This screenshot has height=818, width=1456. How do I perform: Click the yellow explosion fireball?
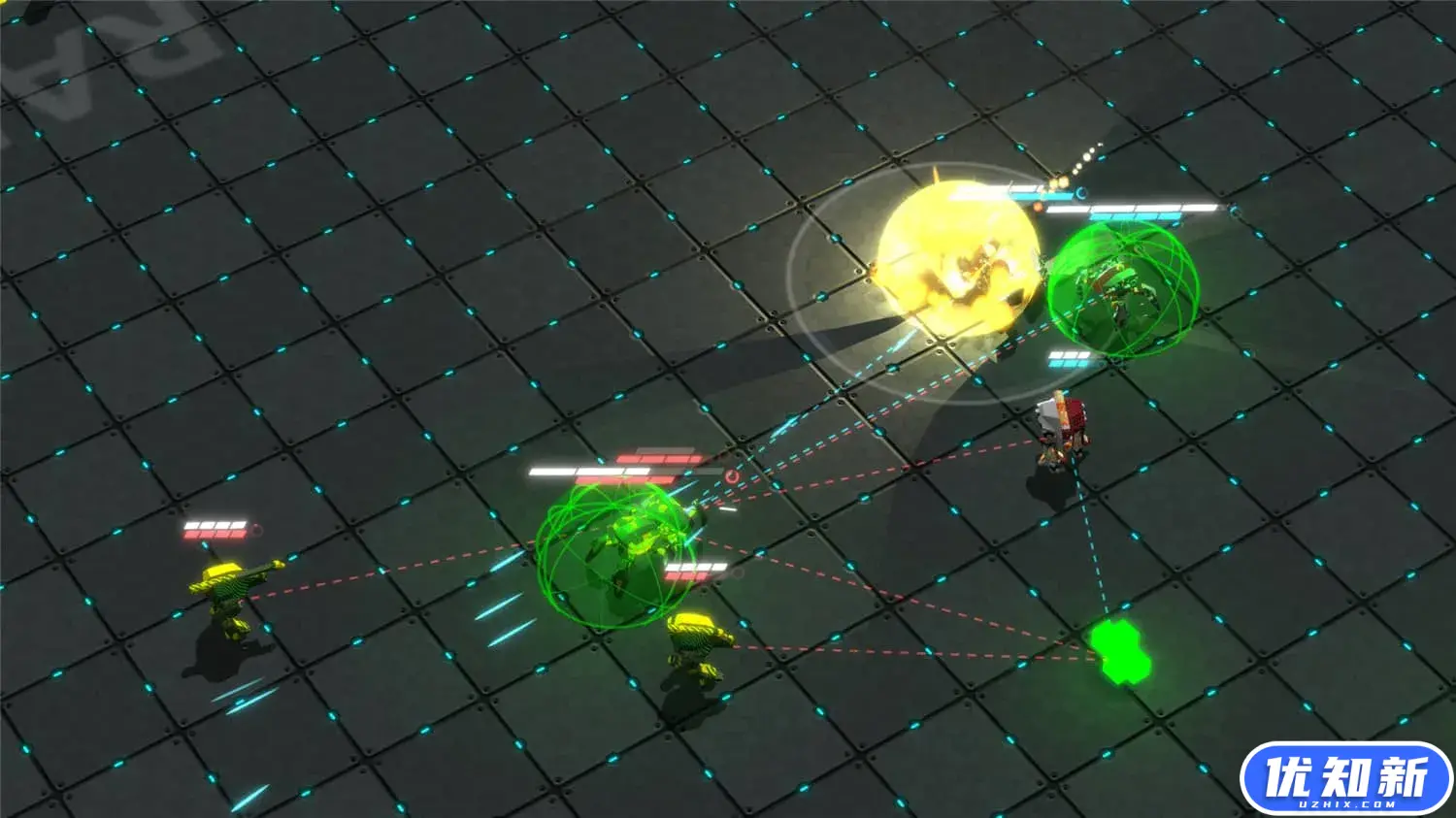click(956, 257)
